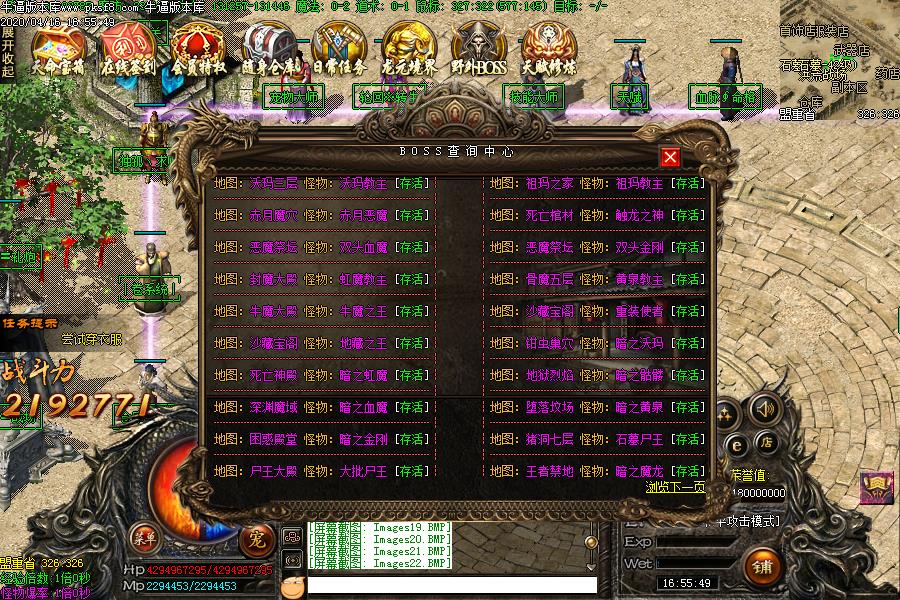Close the BOSS查询中心 window

pos(670,157)
